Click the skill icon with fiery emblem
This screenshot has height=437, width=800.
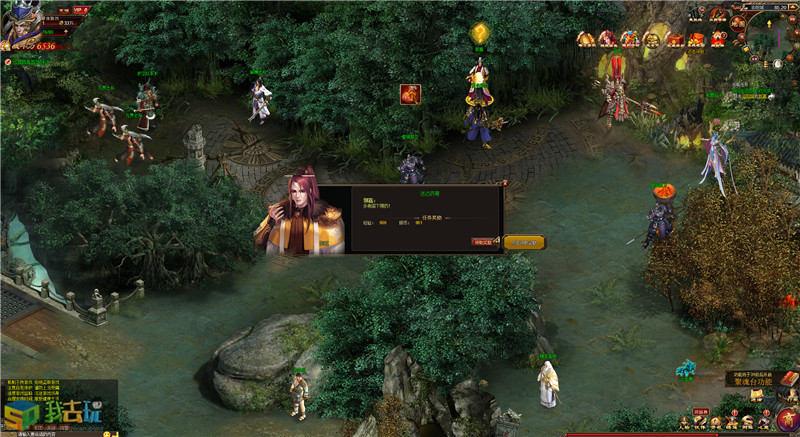410,94
